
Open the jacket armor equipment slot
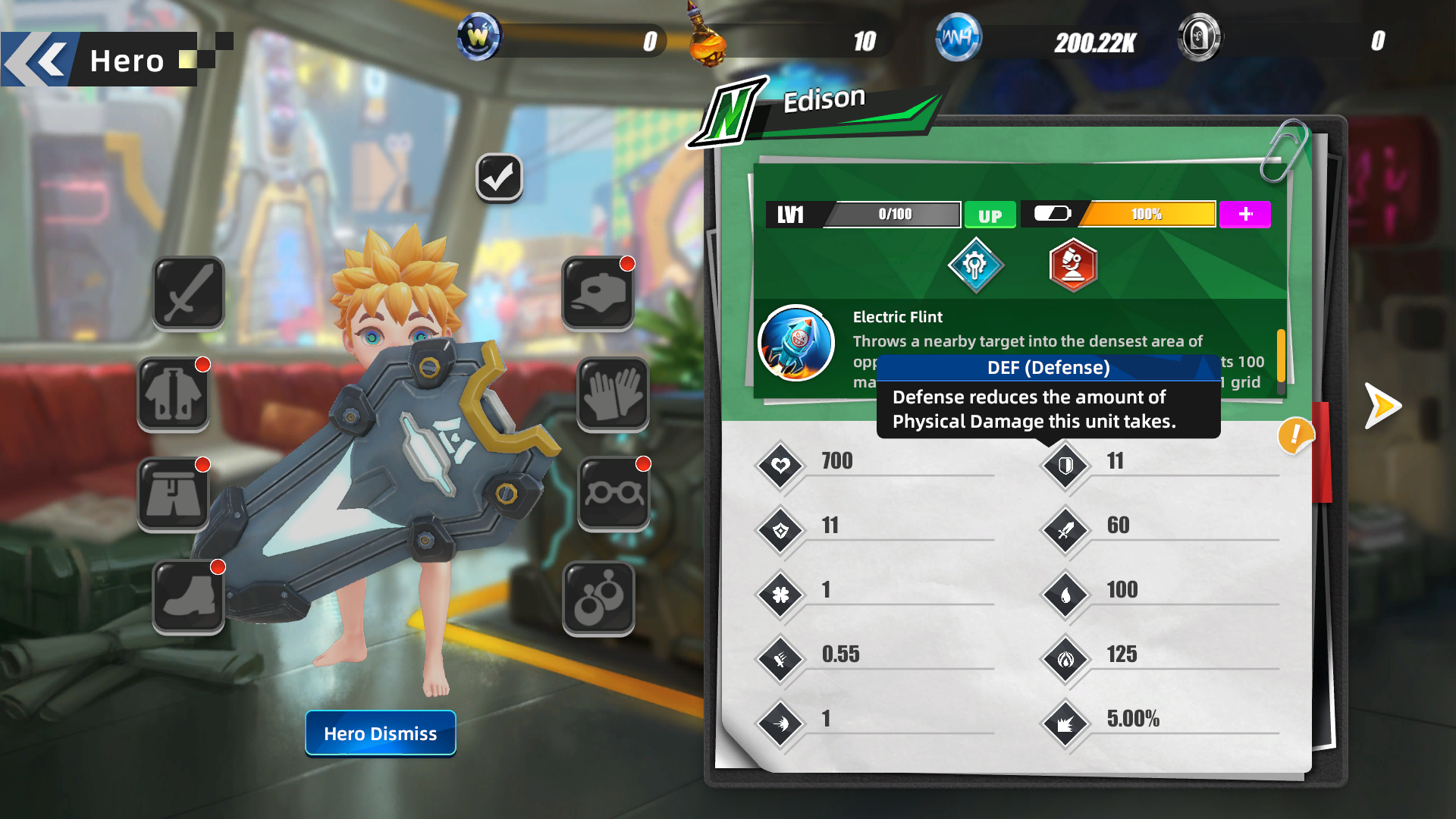174,394
